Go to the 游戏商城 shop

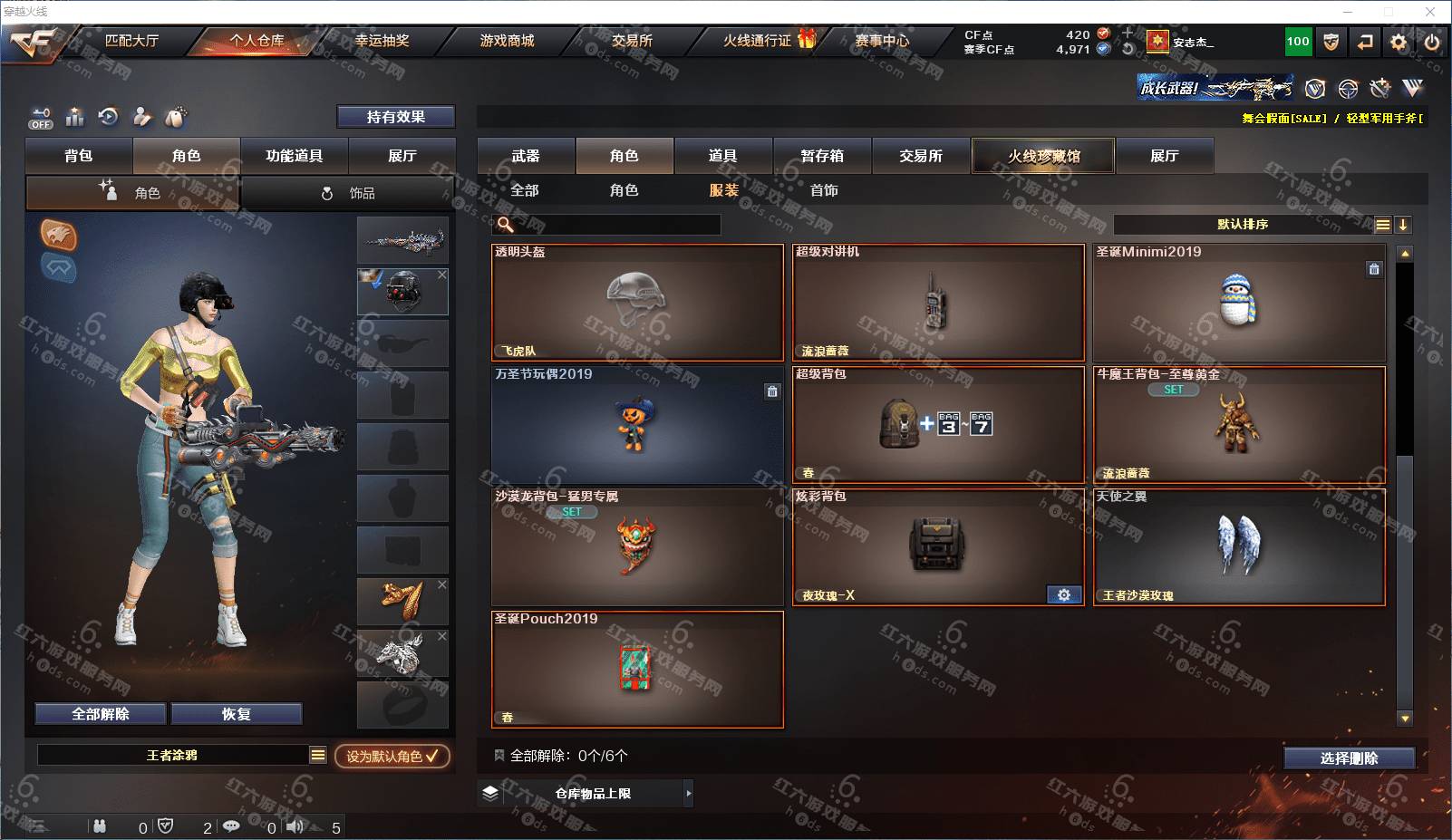coord(507,41)
